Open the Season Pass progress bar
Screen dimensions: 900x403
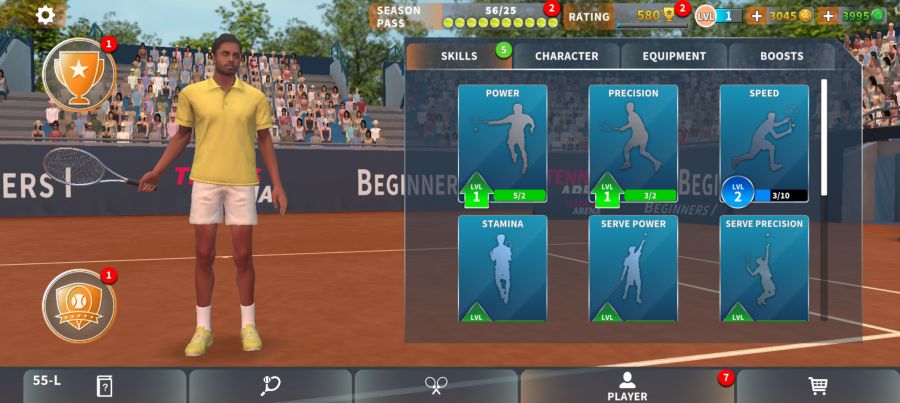(x=465, y=16)
